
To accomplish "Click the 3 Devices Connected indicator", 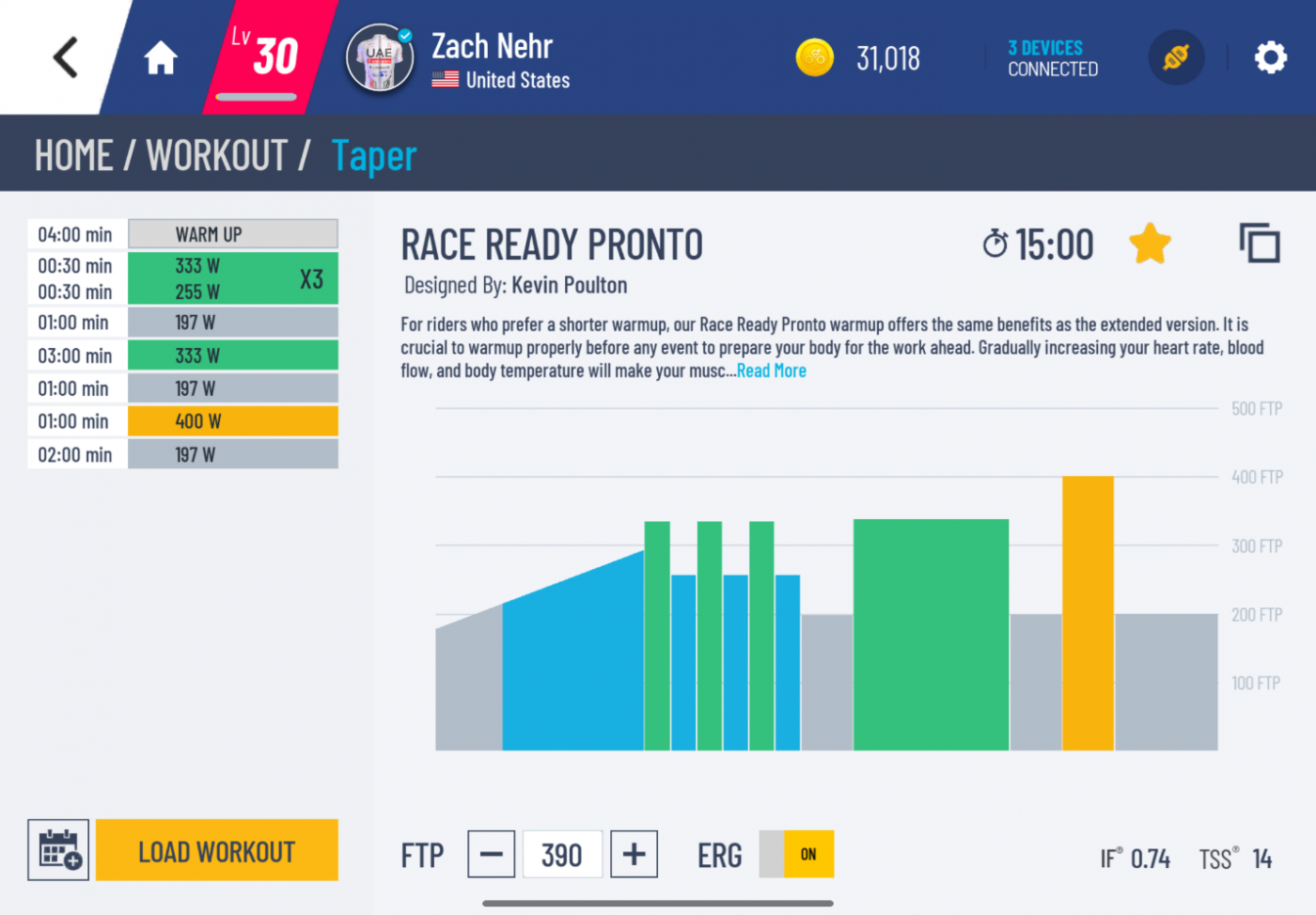I will (x=1052, y=59).
